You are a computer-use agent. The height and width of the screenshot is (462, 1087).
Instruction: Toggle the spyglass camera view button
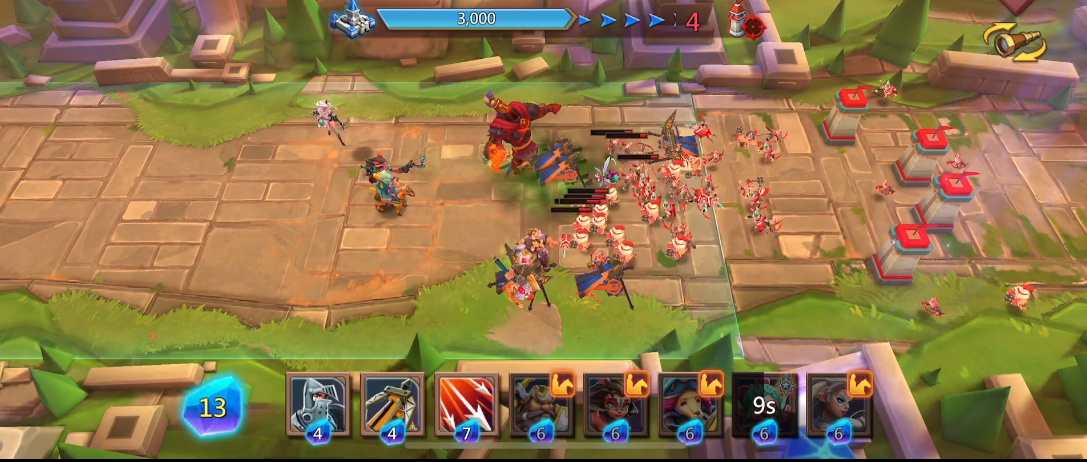pos(1014,41)
